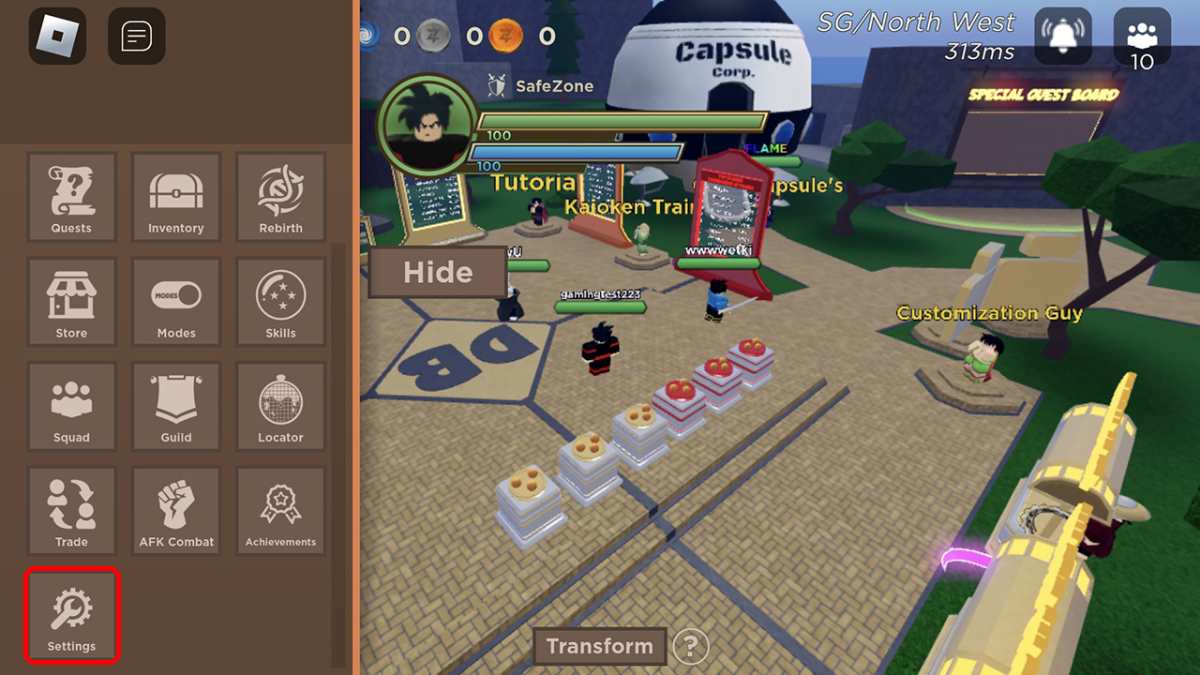Open the Squad menu
This screenshot has width=1200, height=675.
coord(71,406)
